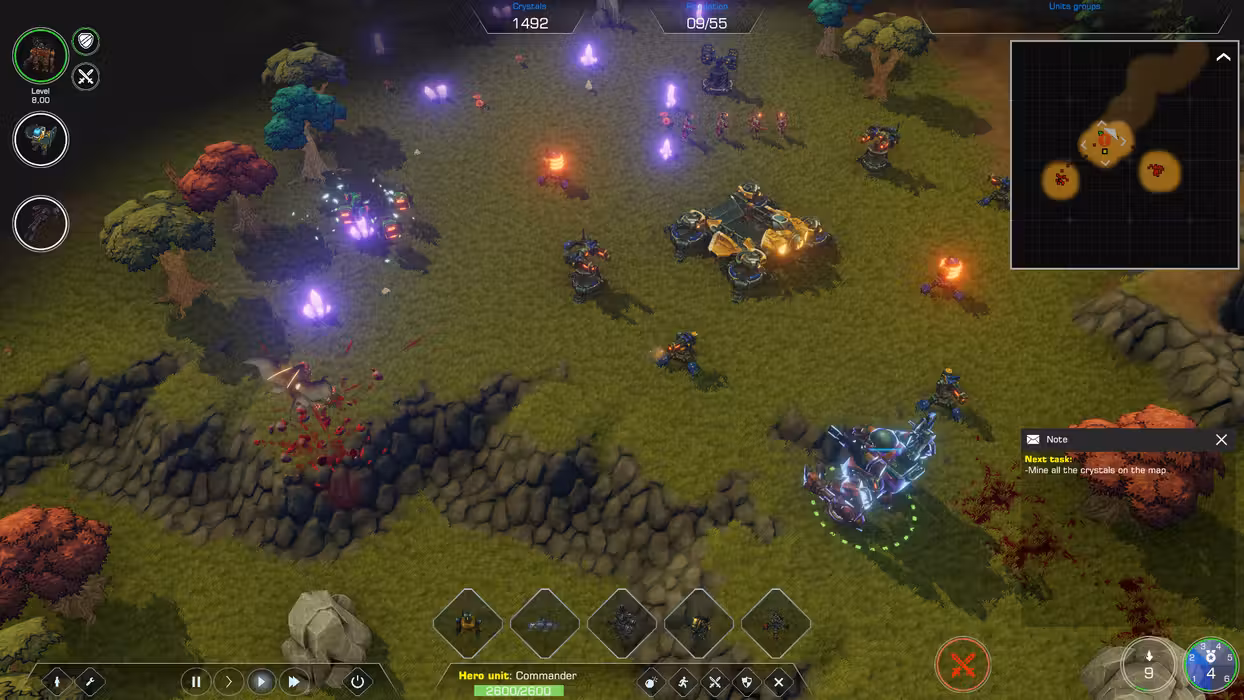
Task: Select the Commander hero portrait
Action: tap(40, 55)
